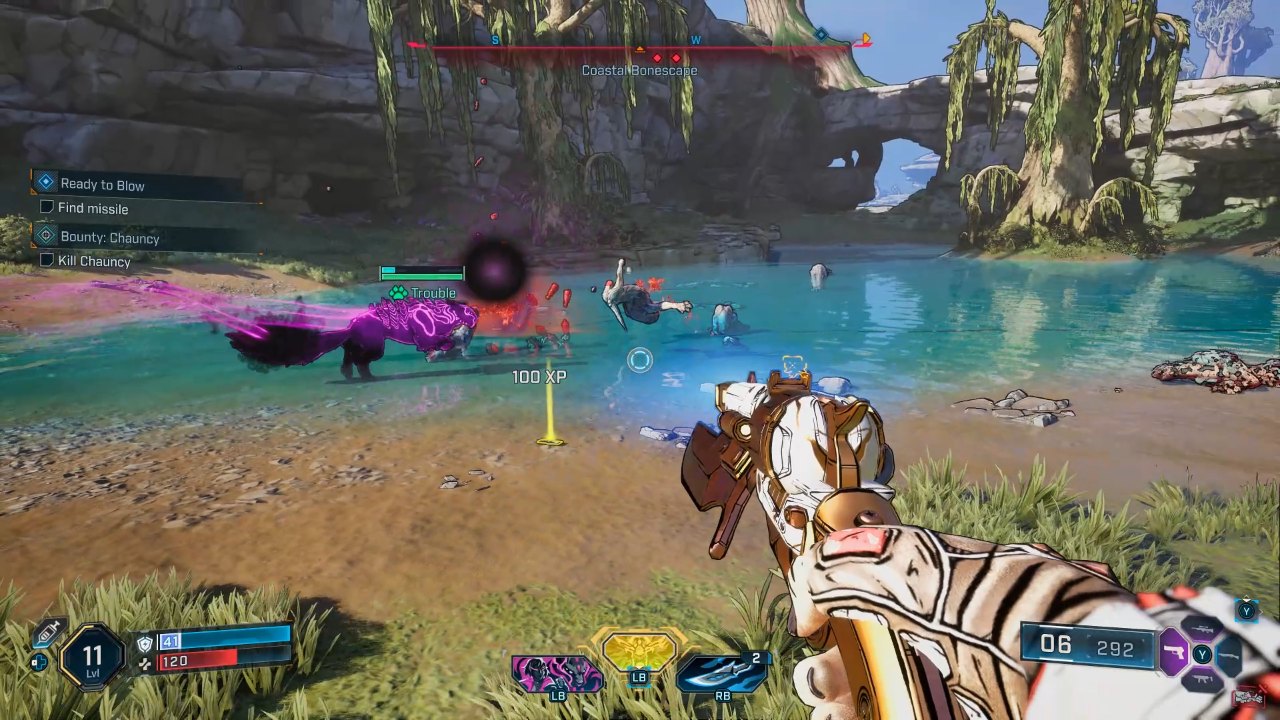1280x720 pixels.
Task: Click the level 11 octagon badge
Action: (92, 657)
